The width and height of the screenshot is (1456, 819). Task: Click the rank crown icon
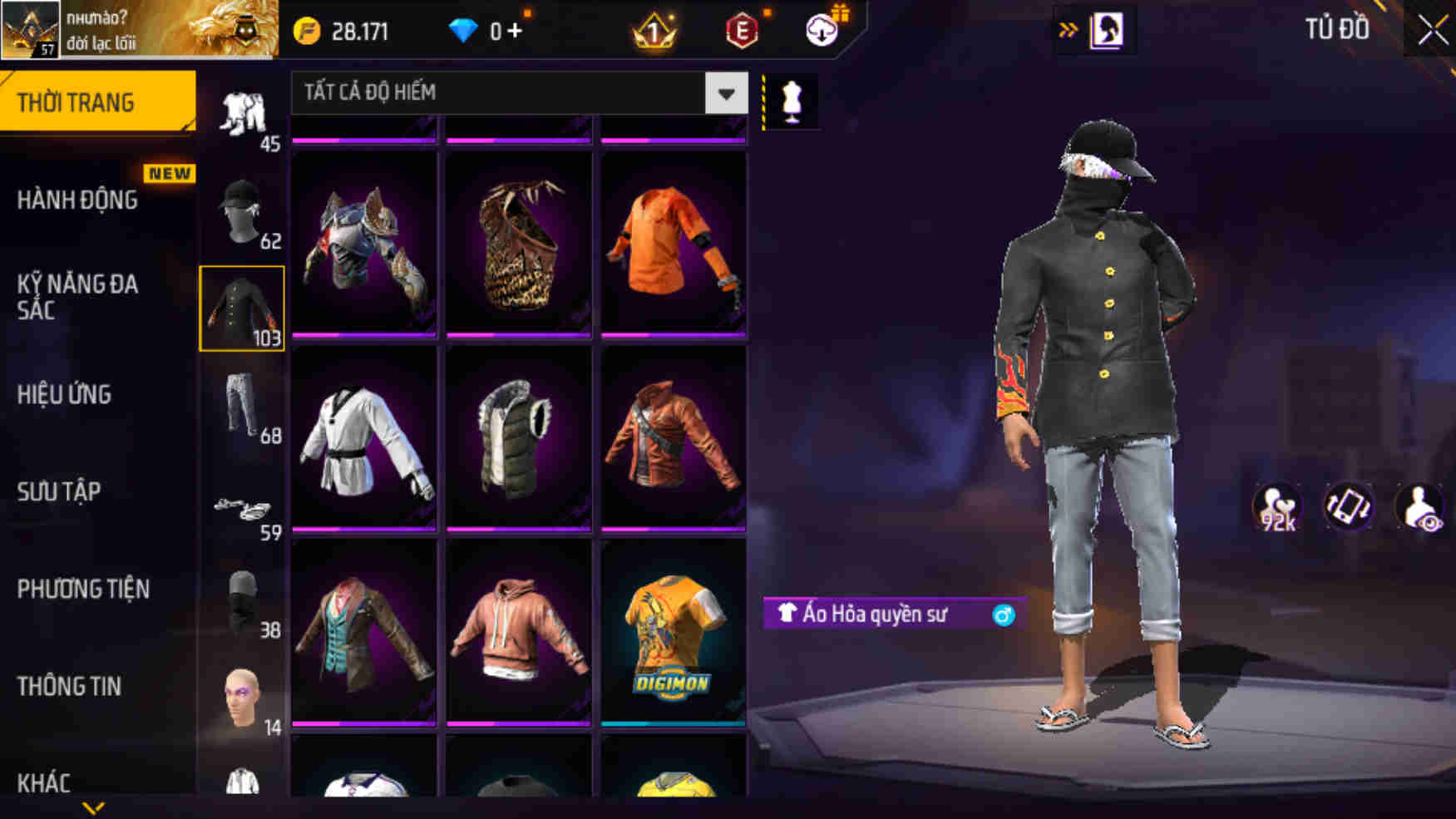(x=656, y=30)
